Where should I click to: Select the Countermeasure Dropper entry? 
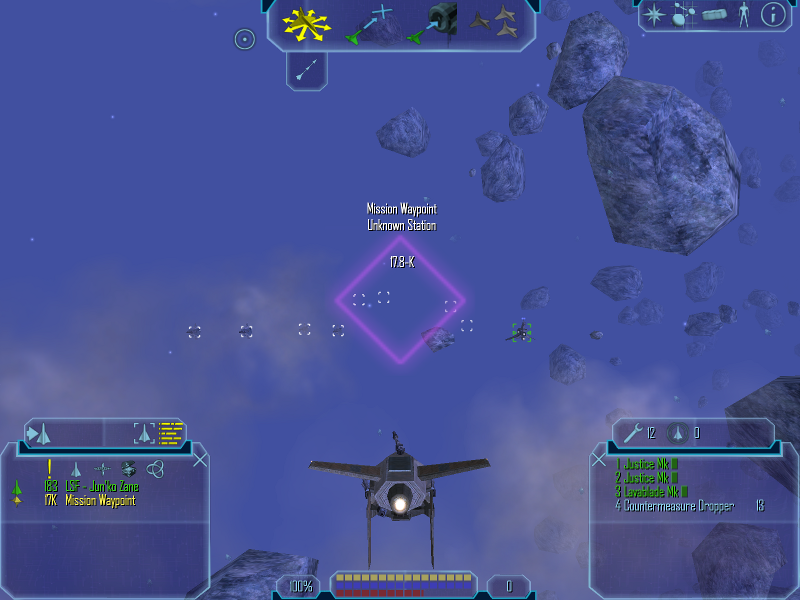(x=680, y=506)
